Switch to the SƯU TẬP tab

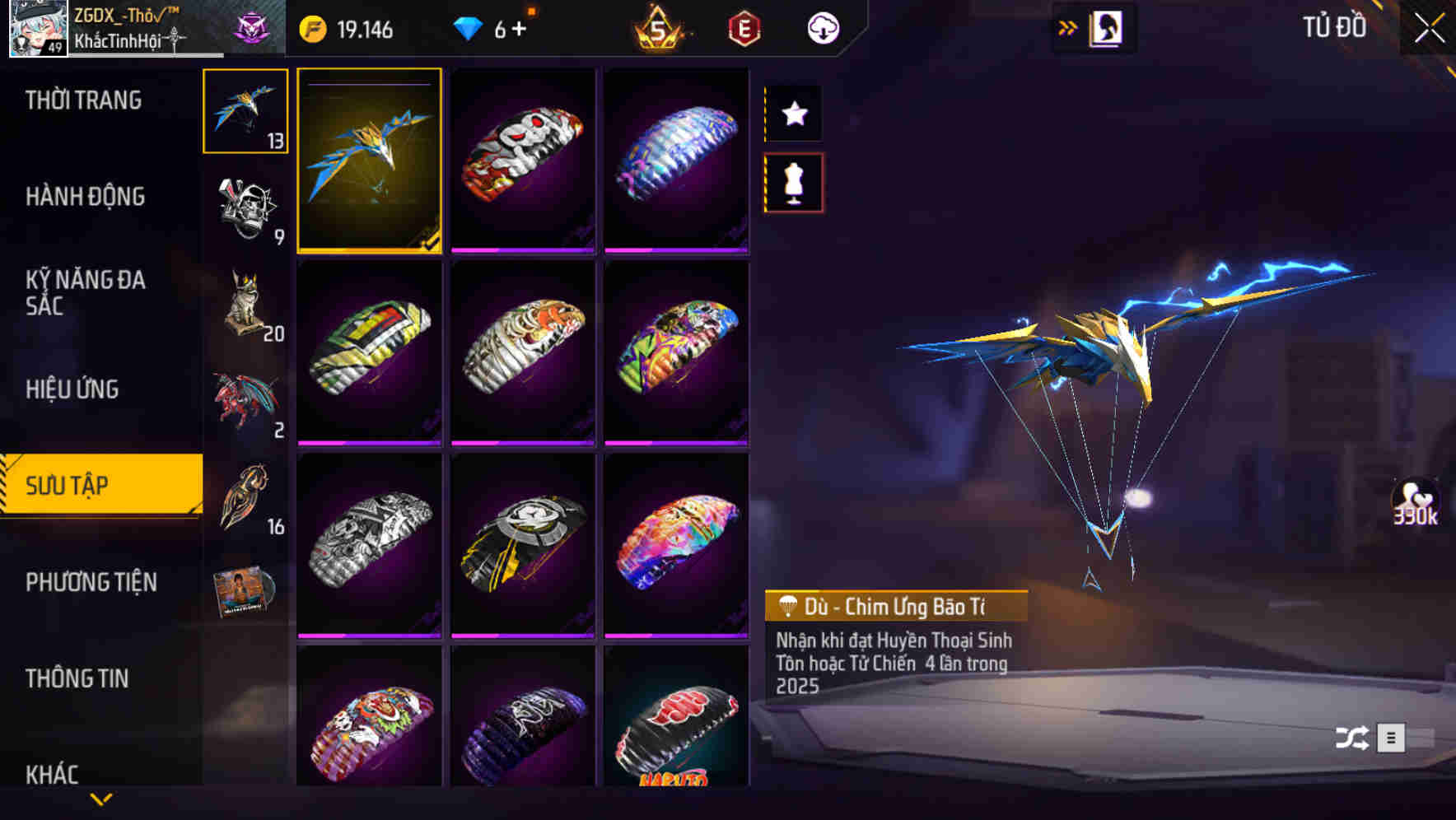99,486
